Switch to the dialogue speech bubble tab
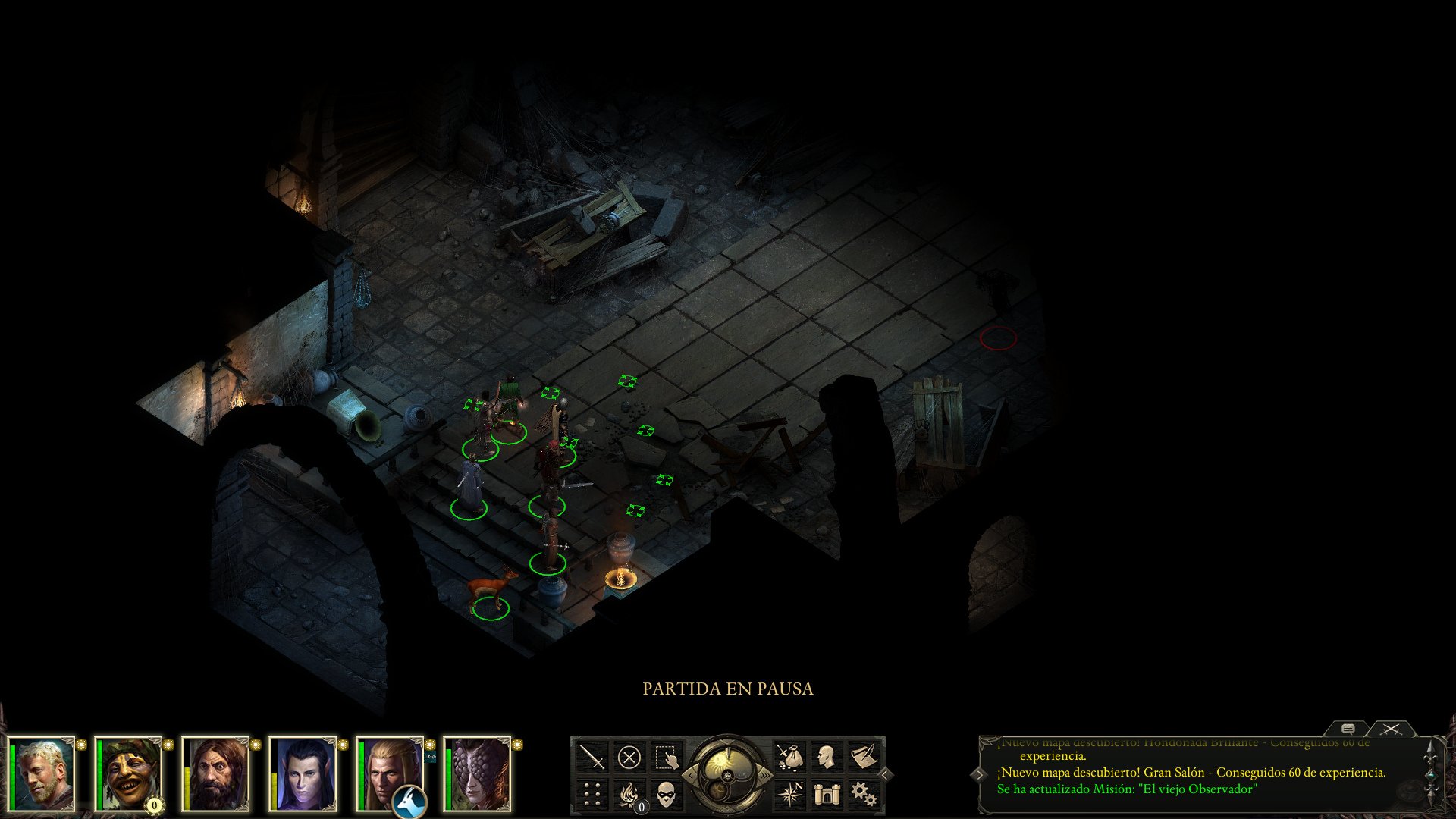The height and width of the screenshot is (819, 1456). tap(1347, 730)
